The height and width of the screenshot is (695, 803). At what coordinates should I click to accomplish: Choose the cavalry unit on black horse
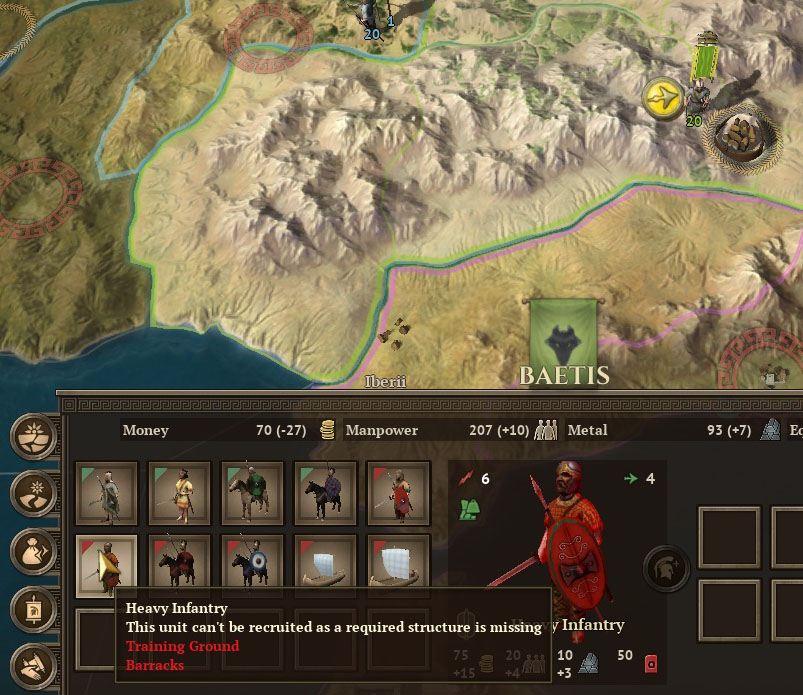(x=325, y=492)
